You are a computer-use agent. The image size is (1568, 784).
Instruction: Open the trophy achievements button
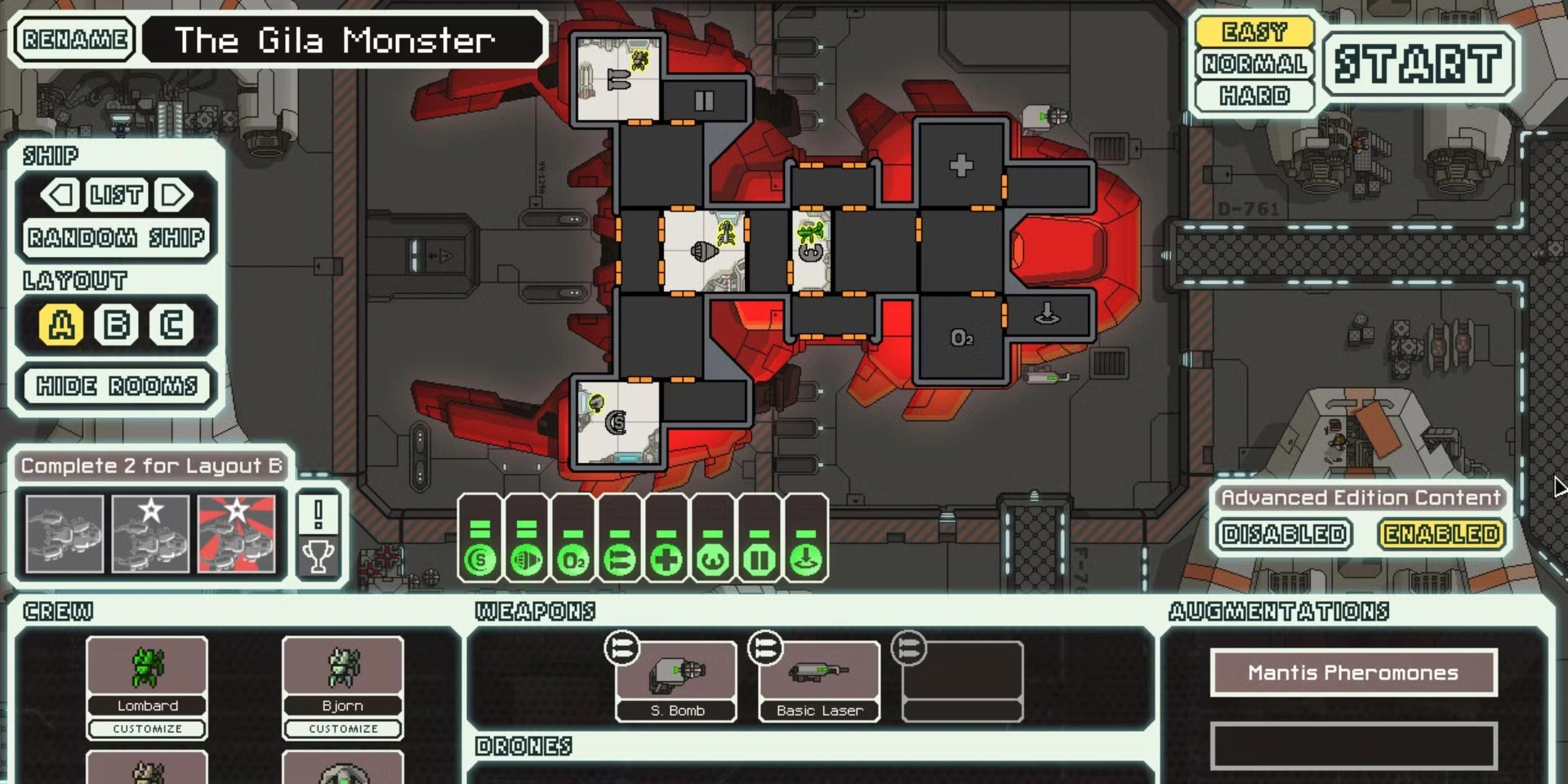(x=318, y=558)
